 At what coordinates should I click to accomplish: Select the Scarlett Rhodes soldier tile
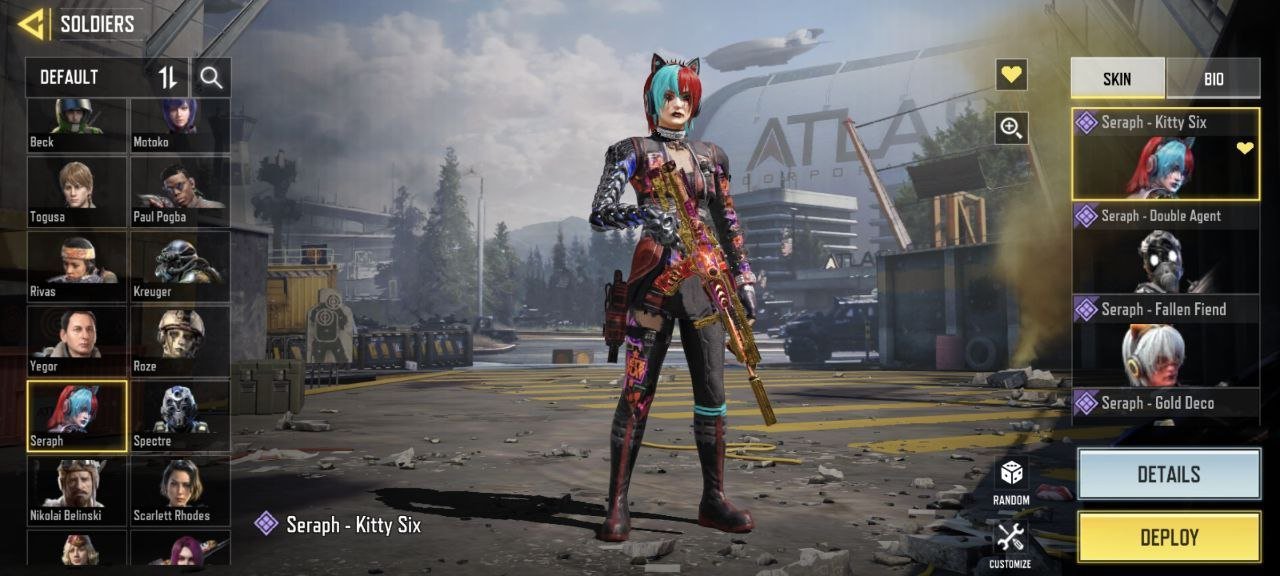(180, 490)
